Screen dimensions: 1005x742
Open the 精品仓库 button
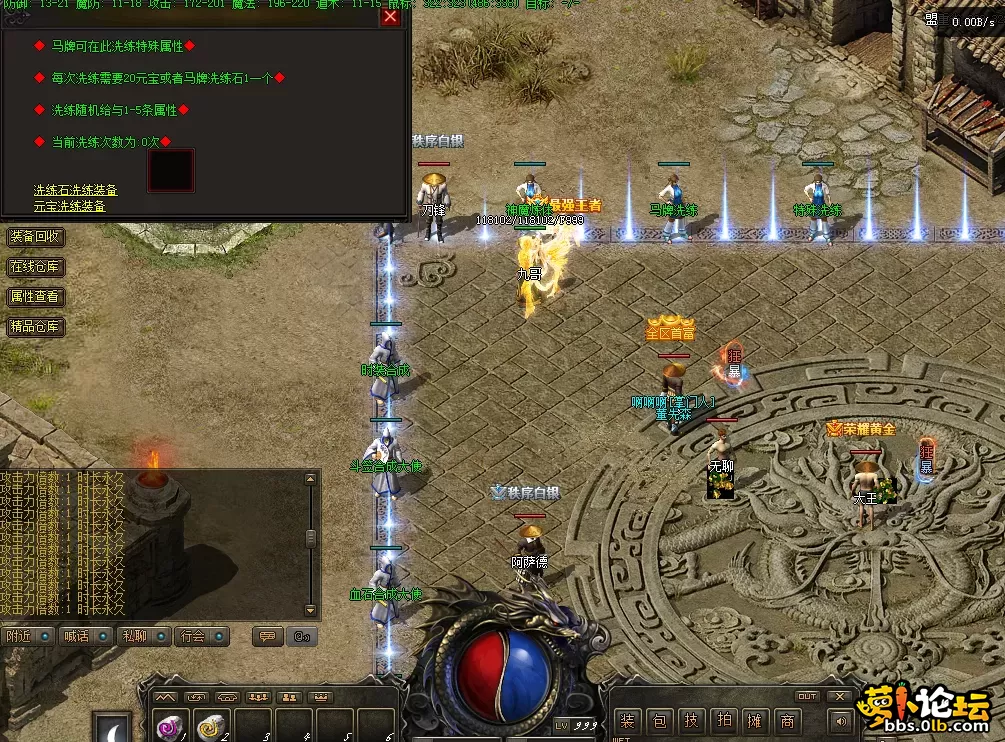pos(35,327)
